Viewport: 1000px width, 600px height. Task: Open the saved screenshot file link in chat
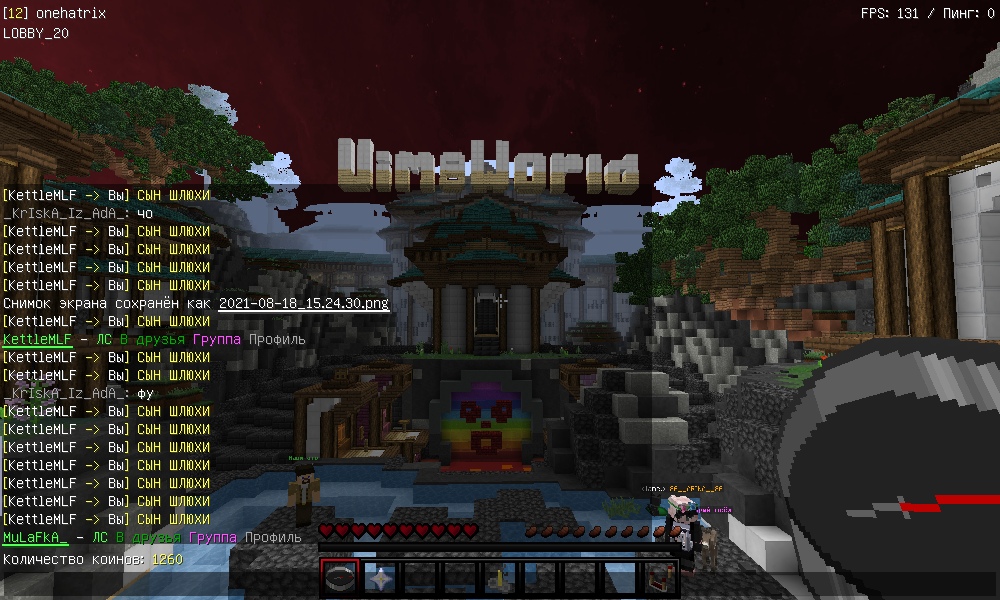tap(304, 303)
